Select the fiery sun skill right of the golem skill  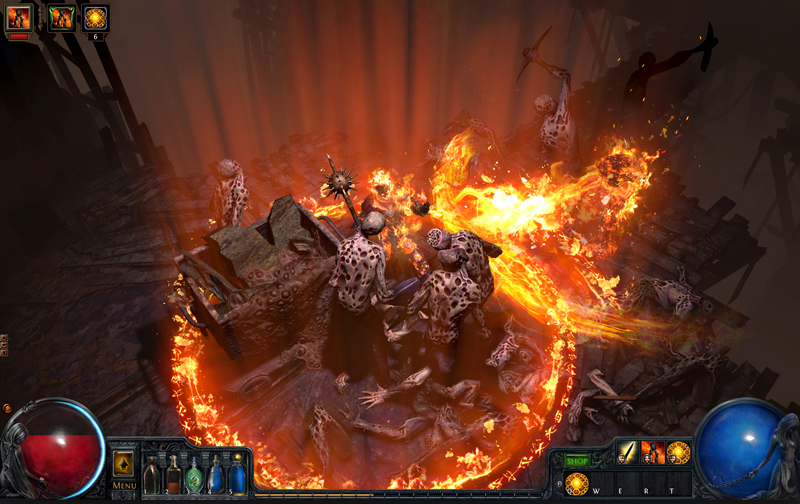[679, 452]
